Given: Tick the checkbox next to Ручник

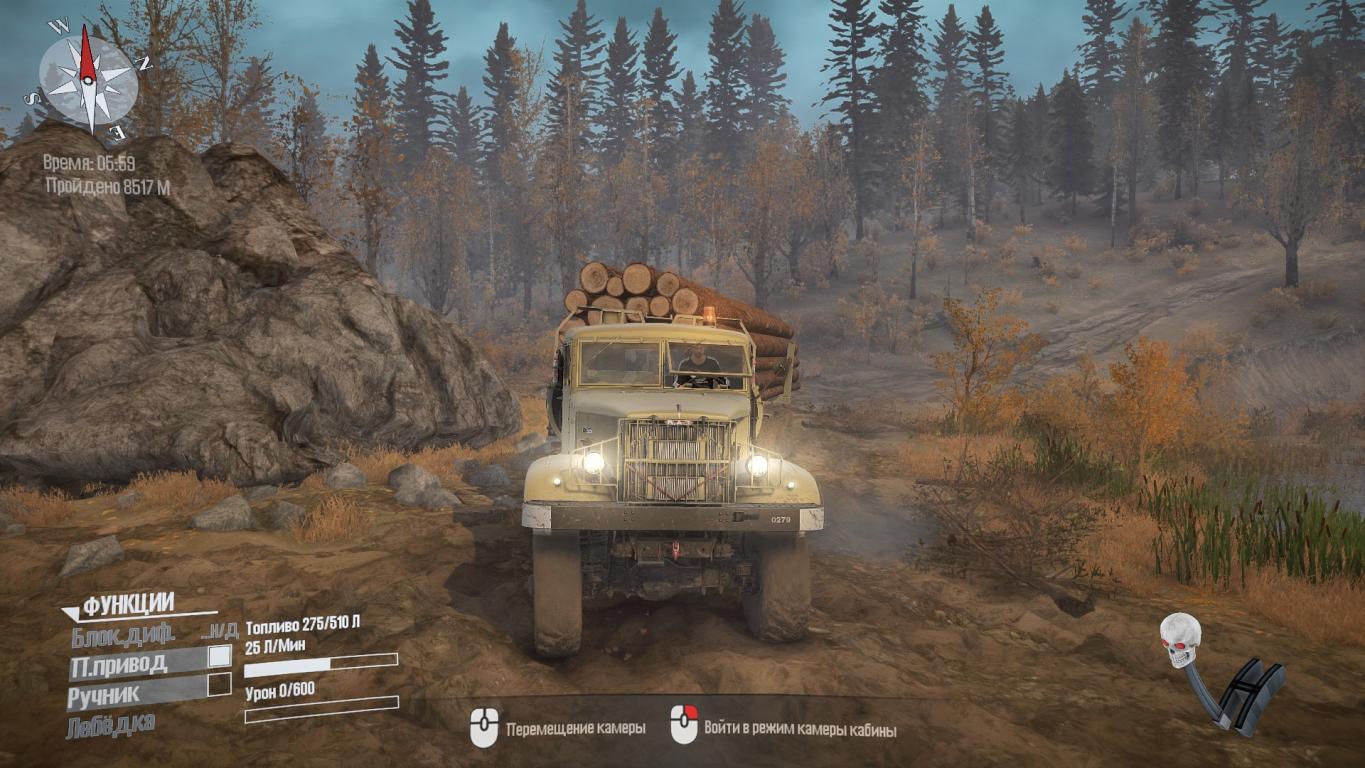Looking at the screenshot, I should coord(218,685).
